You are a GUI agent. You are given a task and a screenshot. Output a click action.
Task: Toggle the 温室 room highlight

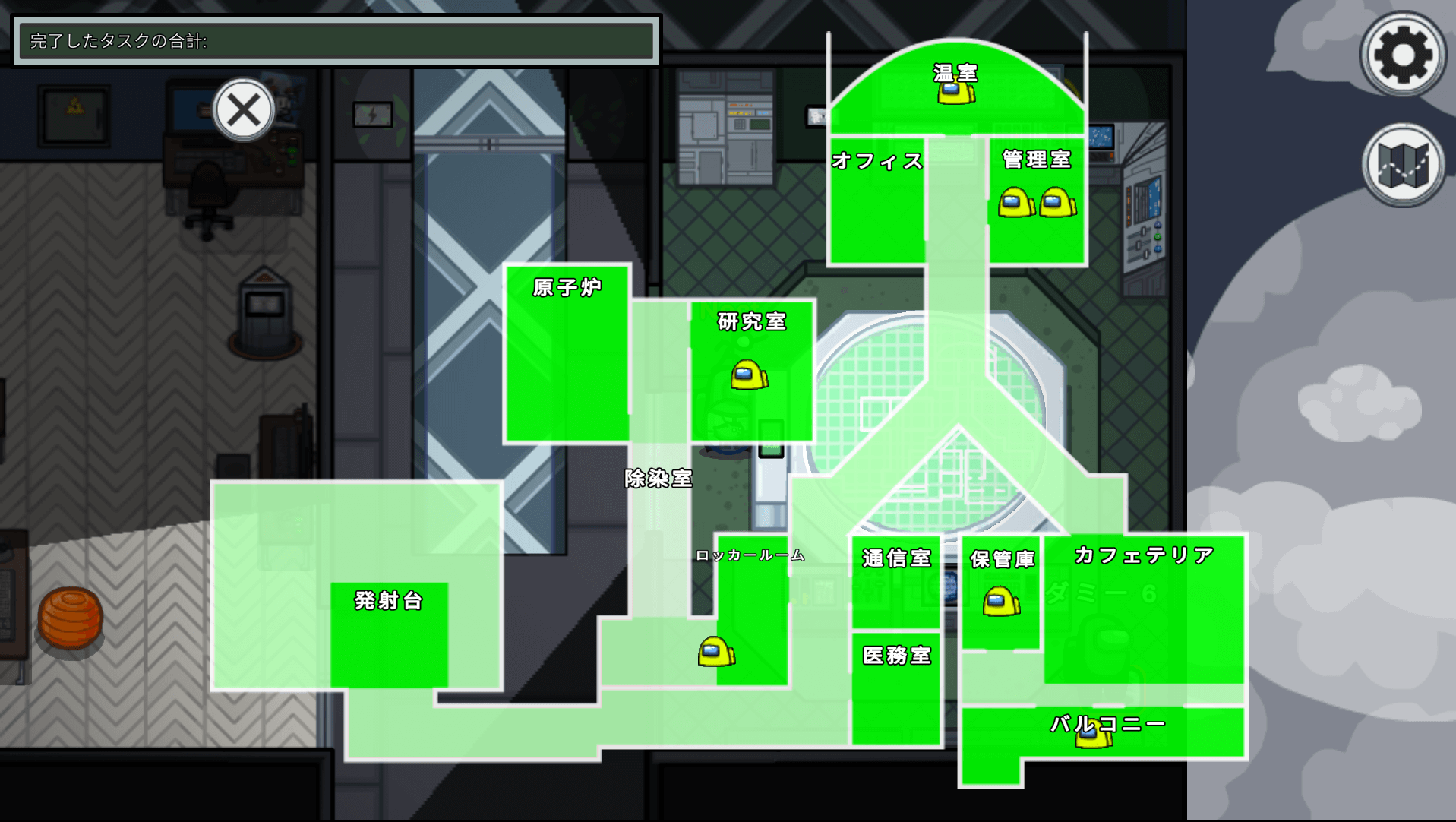(x=955, y=74)
